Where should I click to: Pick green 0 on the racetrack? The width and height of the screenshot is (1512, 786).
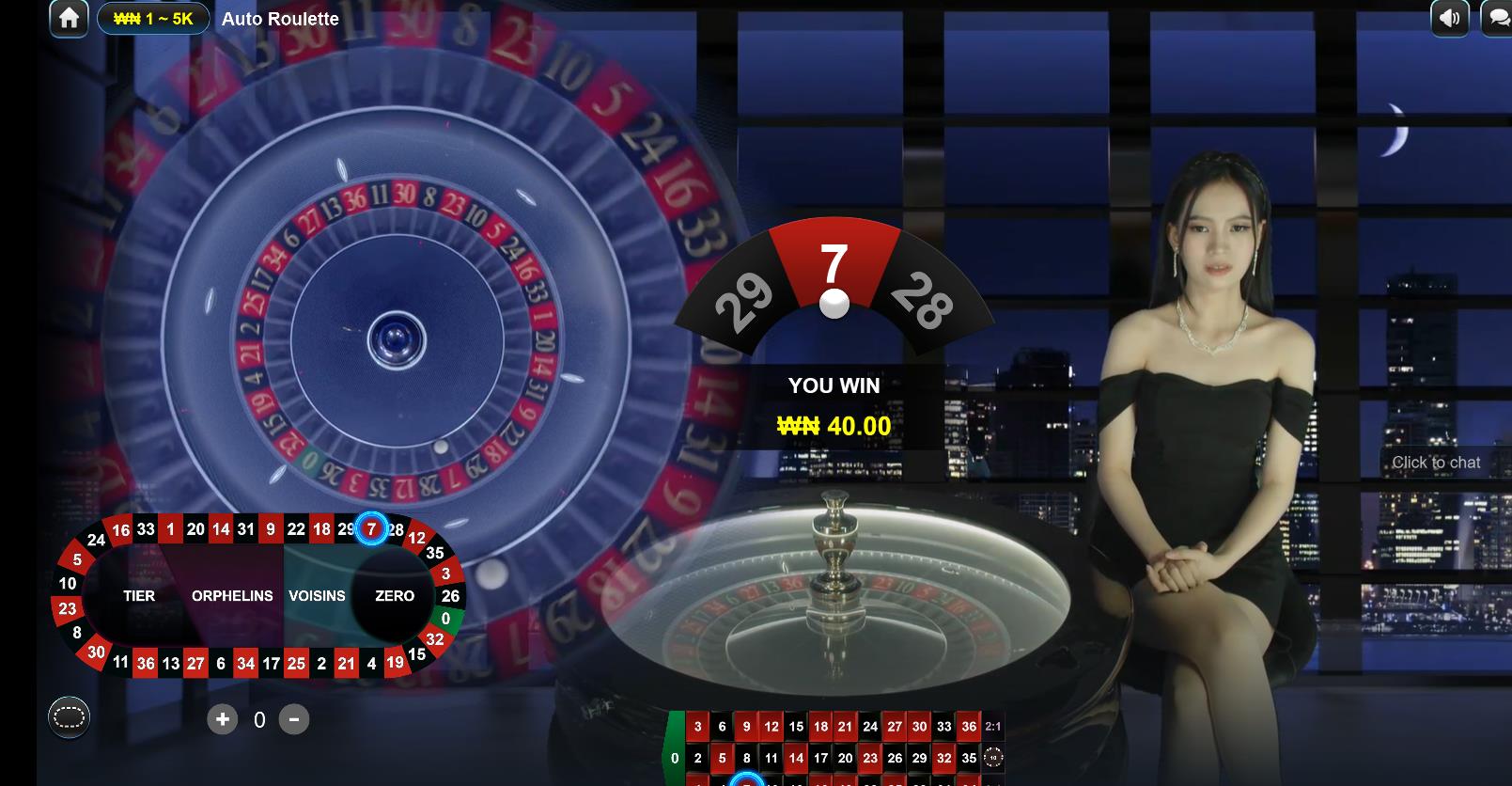[x=446, y=618]
